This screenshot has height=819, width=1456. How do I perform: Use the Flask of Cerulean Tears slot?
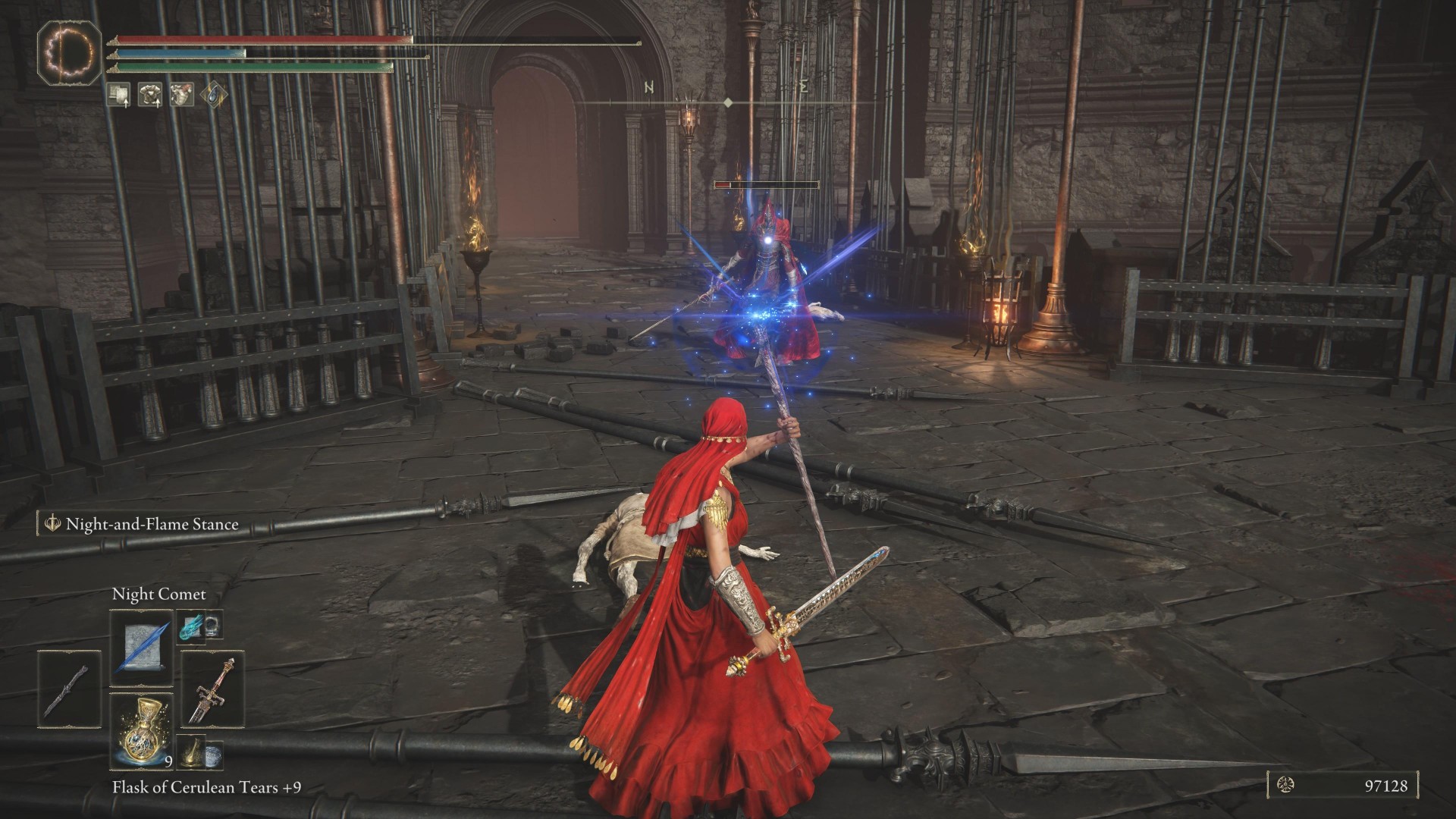(x=141, y=730)
